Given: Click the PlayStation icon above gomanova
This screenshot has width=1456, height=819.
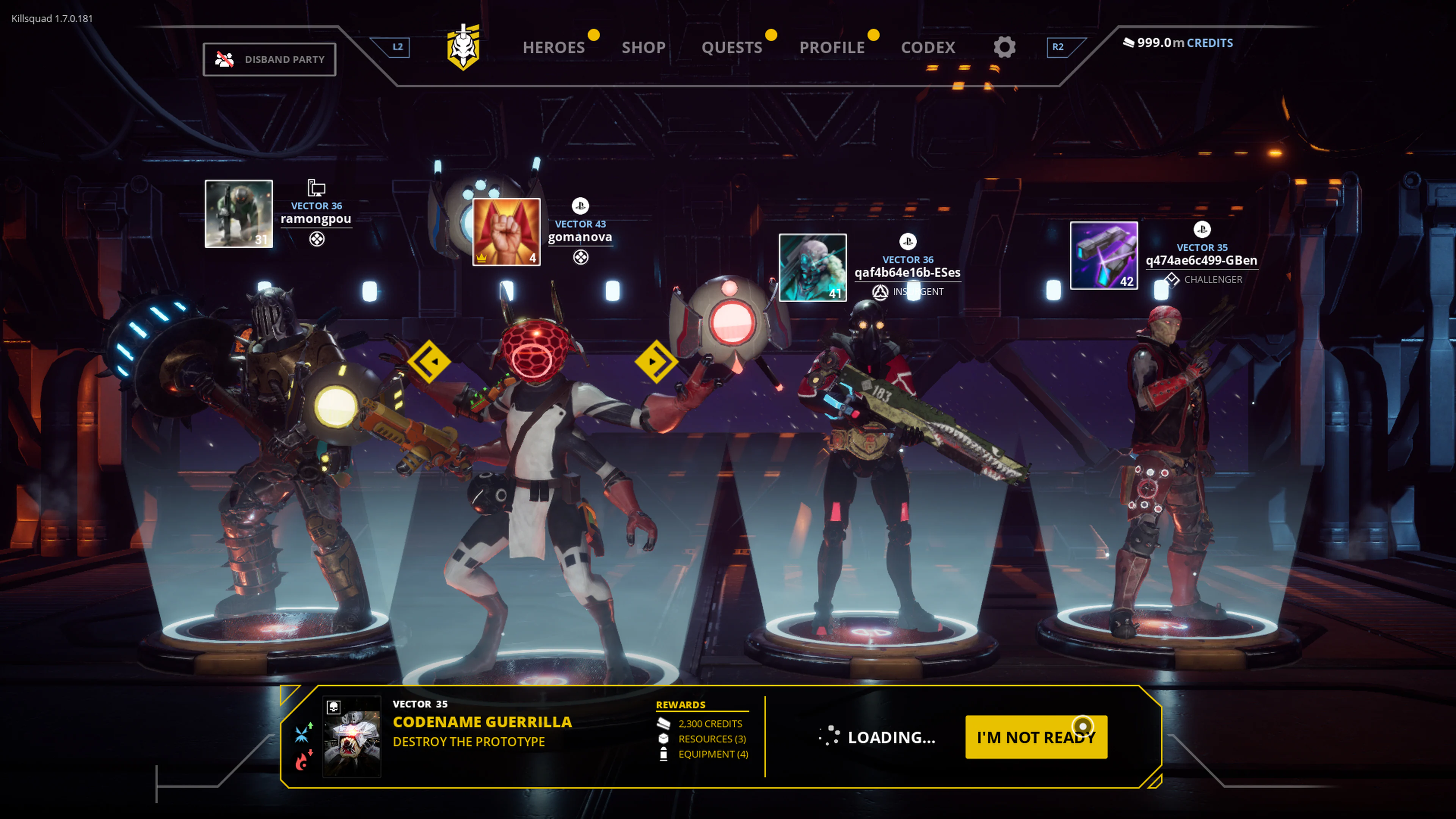Looking at the screenshot, I should coord(581,206).
